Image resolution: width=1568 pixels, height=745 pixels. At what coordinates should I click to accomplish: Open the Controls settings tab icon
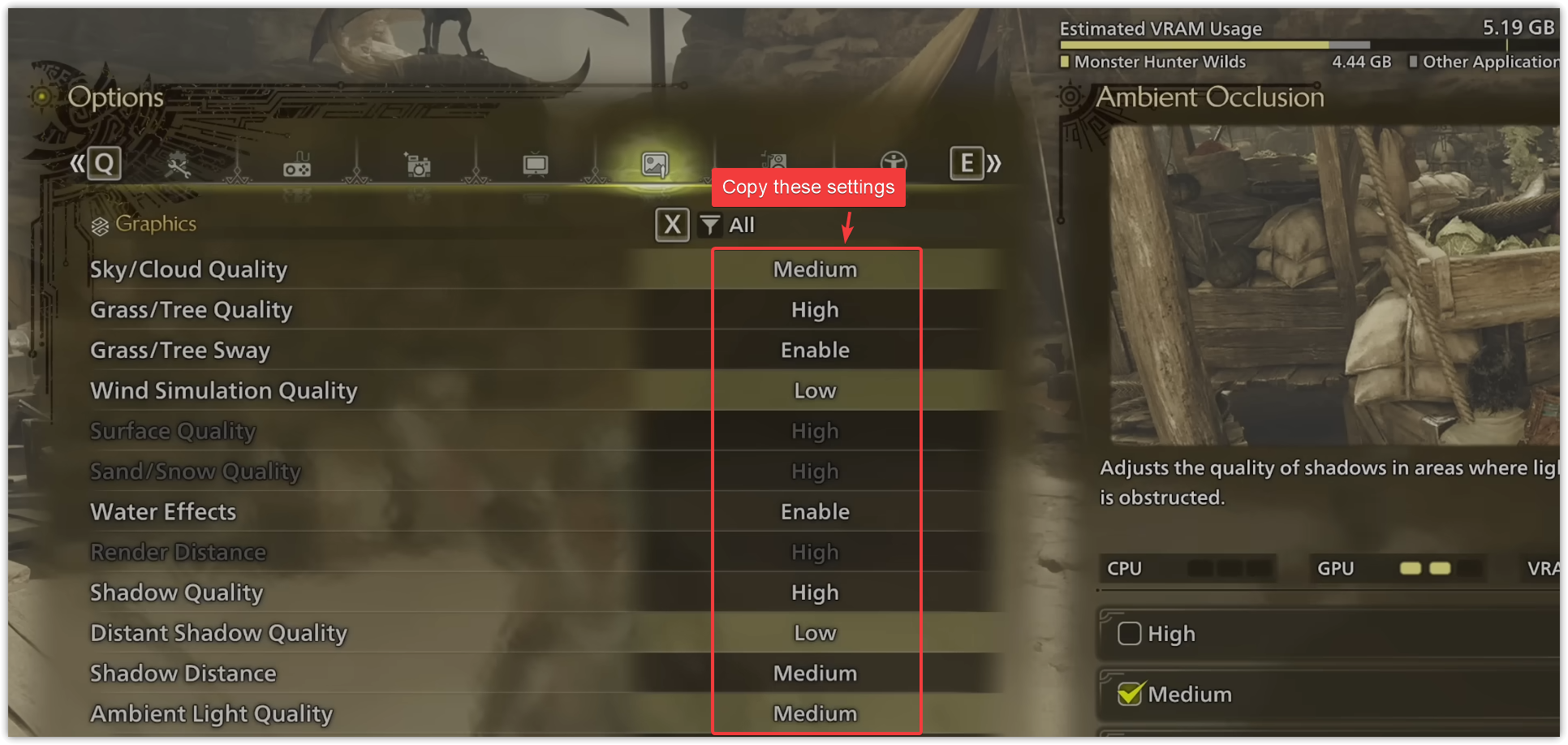[x=298, y=163]
